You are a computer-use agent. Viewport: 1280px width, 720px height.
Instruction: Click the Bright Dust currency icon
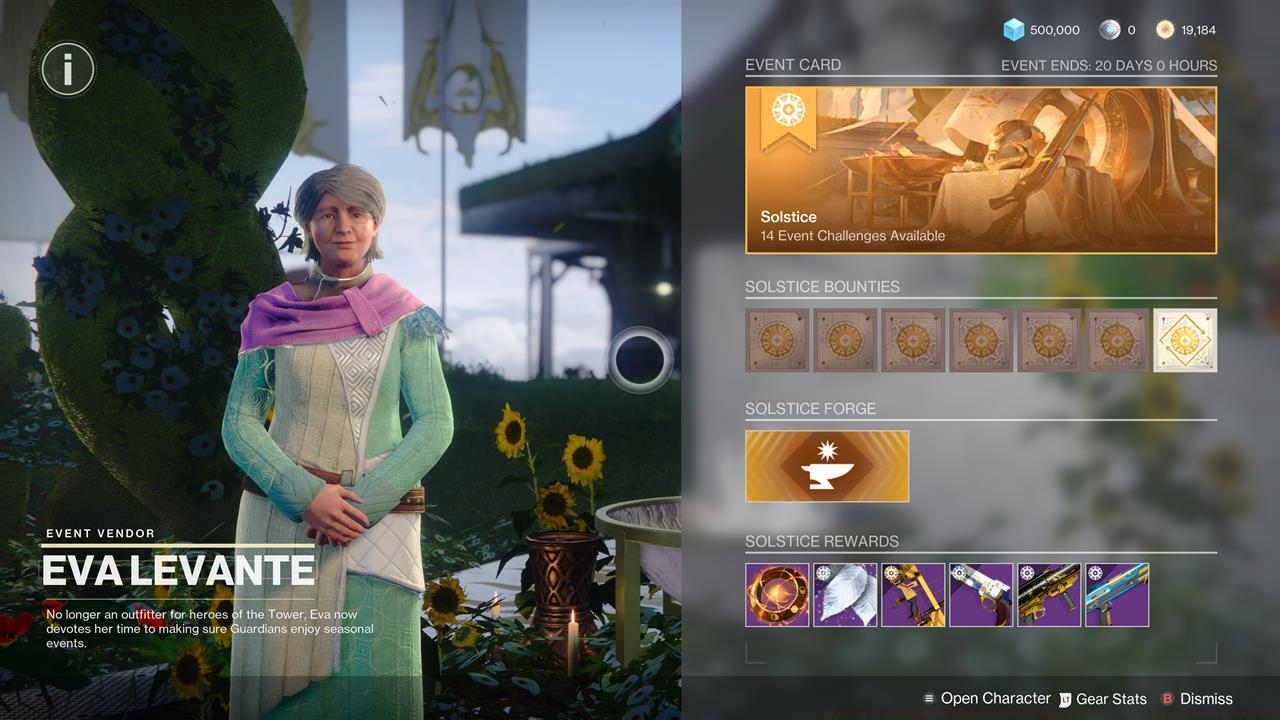[1163, 29]
